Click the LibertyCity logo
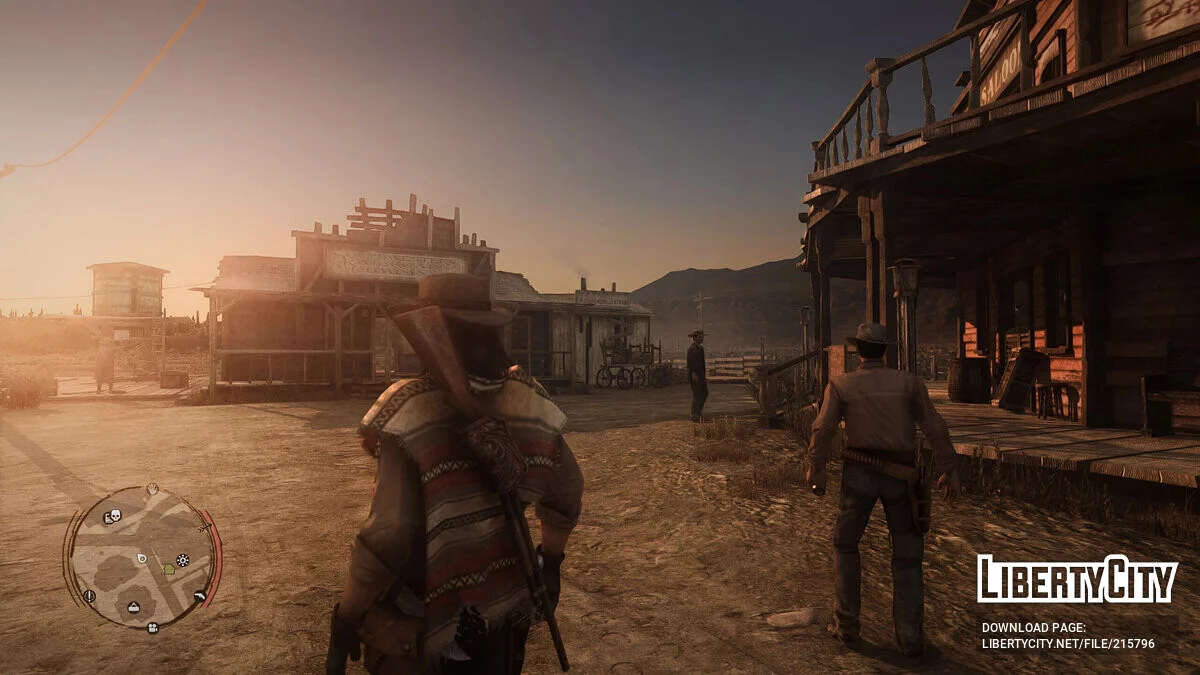This screenshot has height=675, width=1200. pyautogui.click(x=1076, y=579)
